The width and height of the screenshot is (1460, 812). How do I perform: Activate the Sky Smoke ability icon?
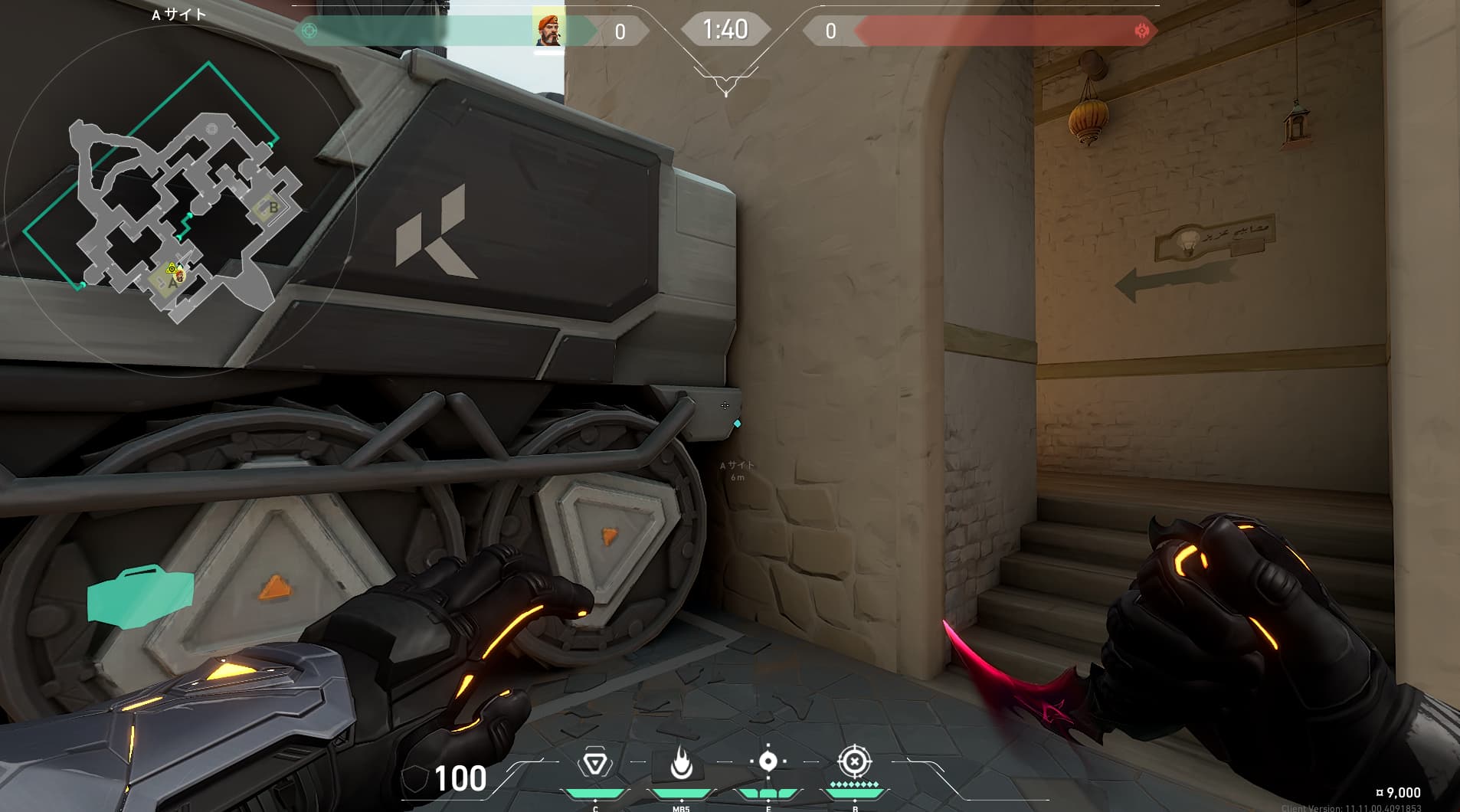[768, 761]
